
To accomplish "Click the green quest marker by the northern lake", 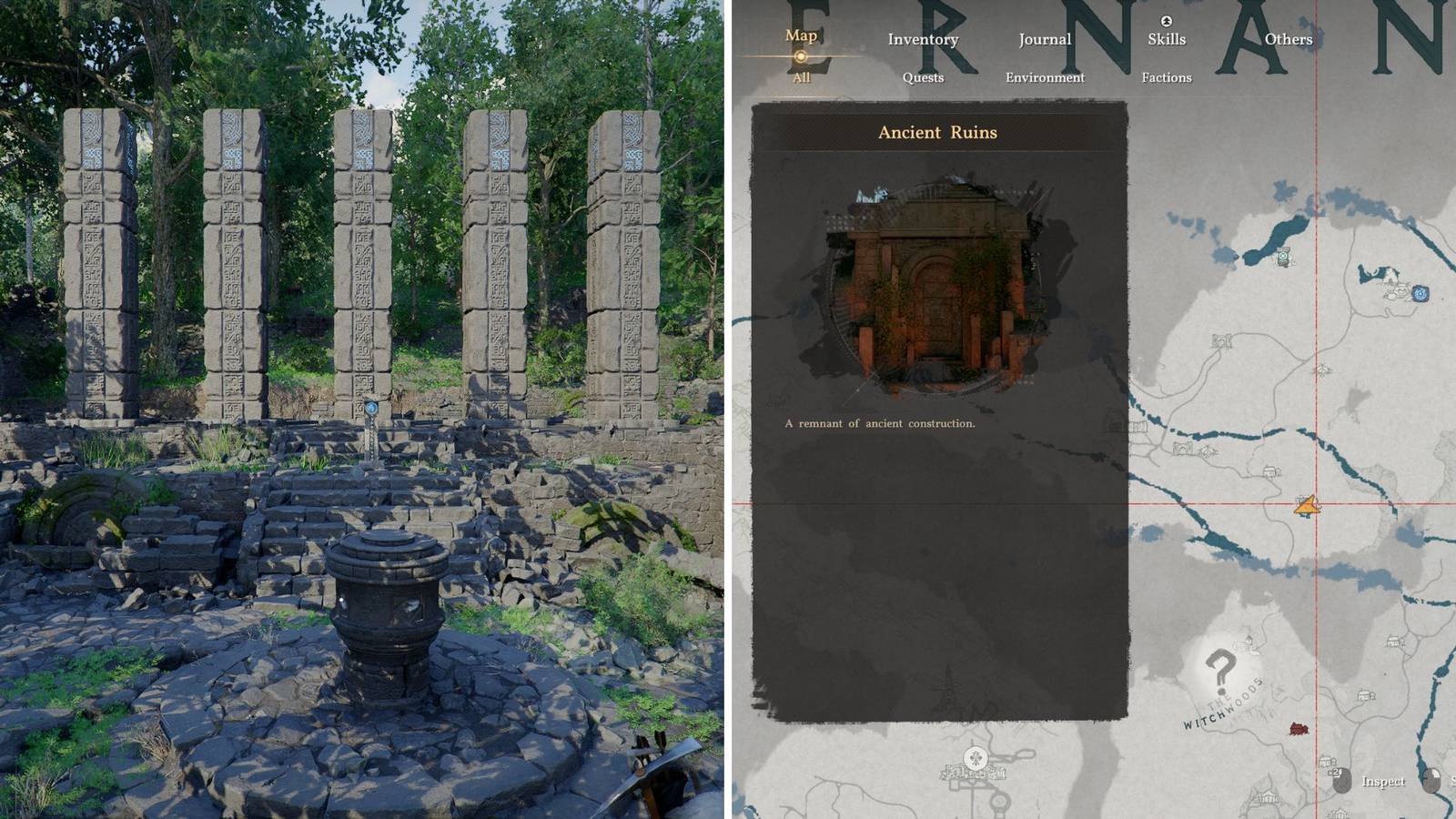I will [x=1283, y=255].
